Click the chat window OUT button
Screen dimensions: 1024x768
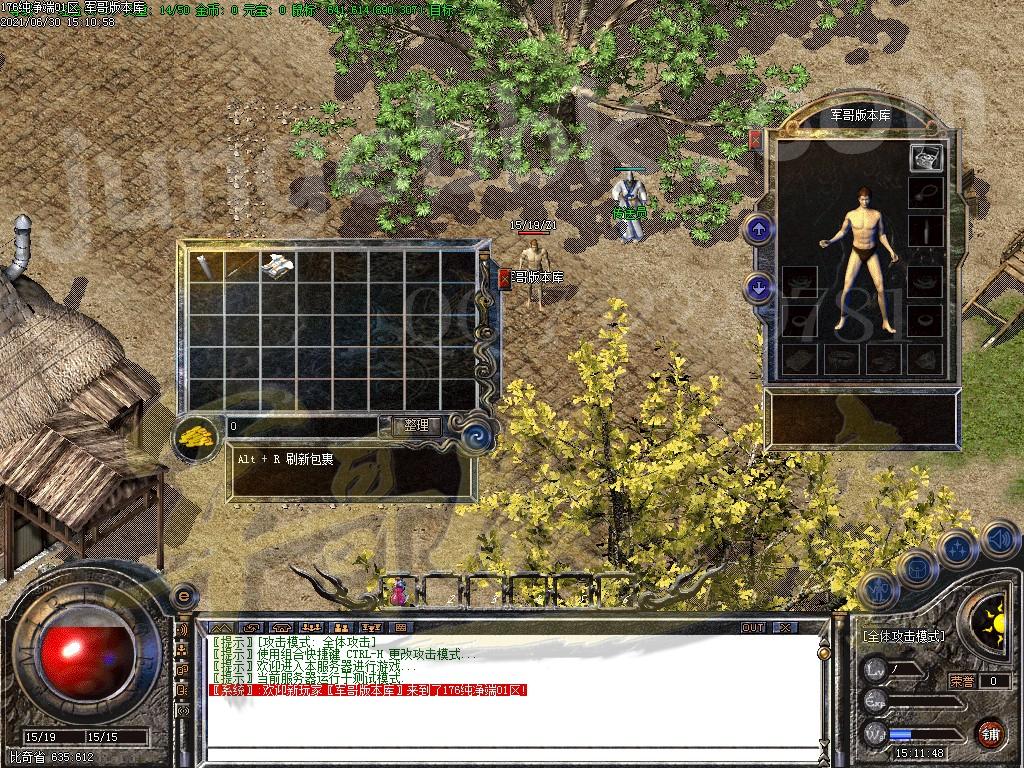753,627
